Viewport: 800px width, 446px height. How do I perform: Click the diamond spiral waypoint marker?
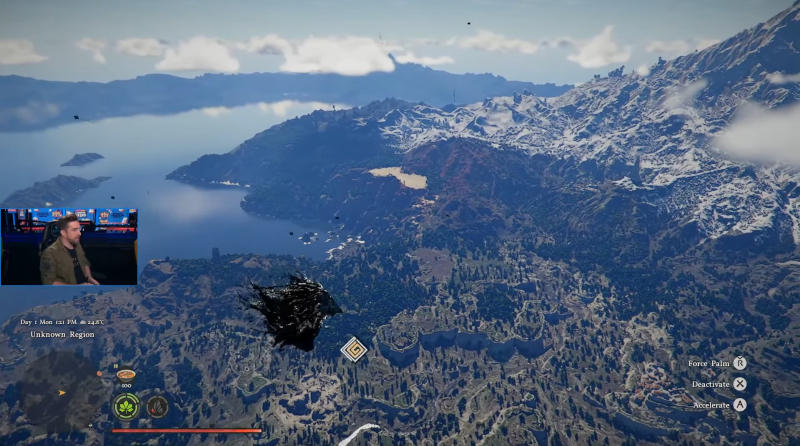pos(353,349)
